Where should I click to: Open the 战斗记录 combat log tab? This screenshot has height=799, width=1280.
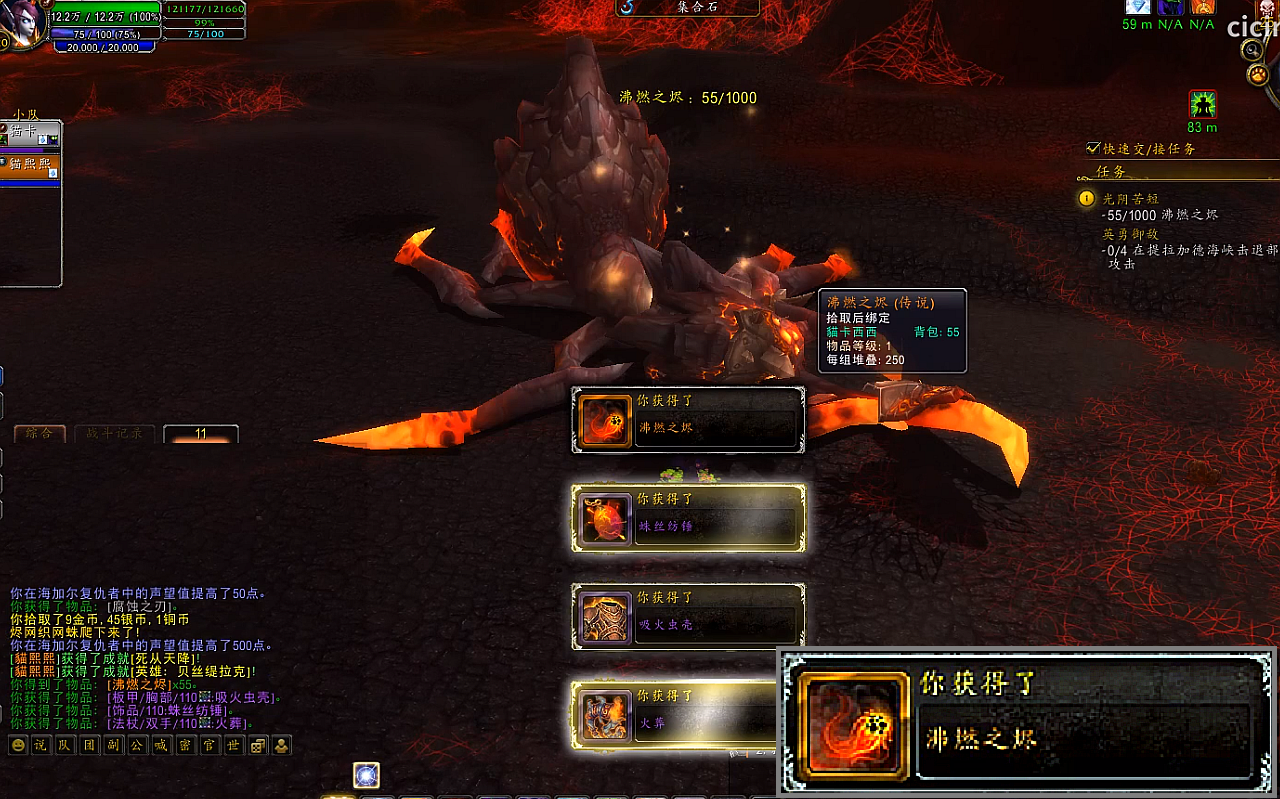(x=113, y=434)
